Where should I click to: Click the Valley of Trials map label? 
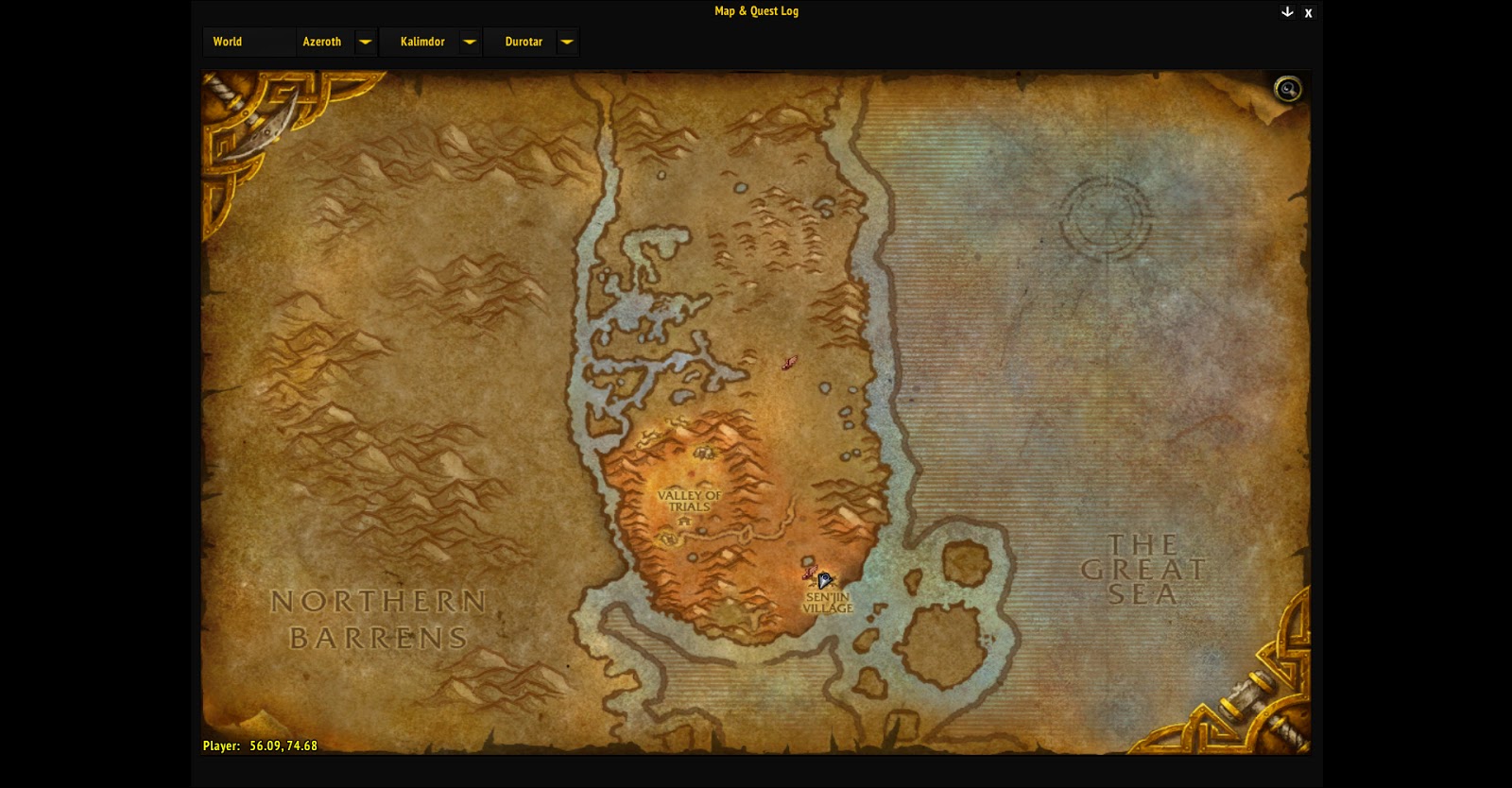(690, 501)
